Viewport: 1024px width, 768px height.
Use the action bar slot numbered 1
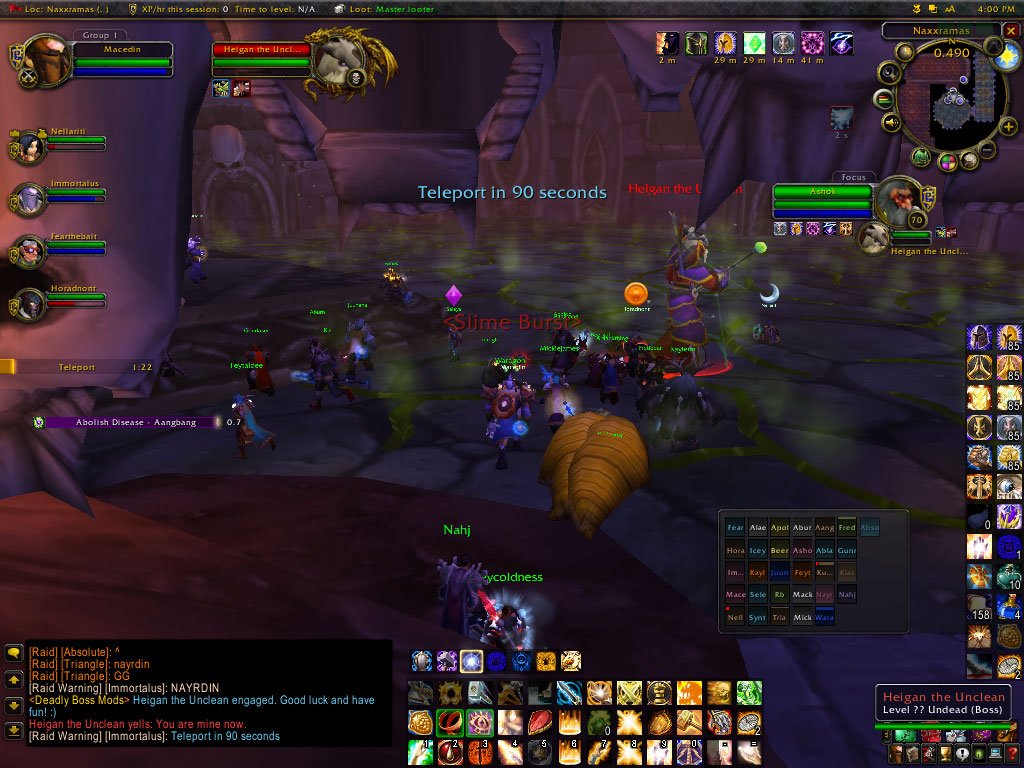click(x=420, y=750)
